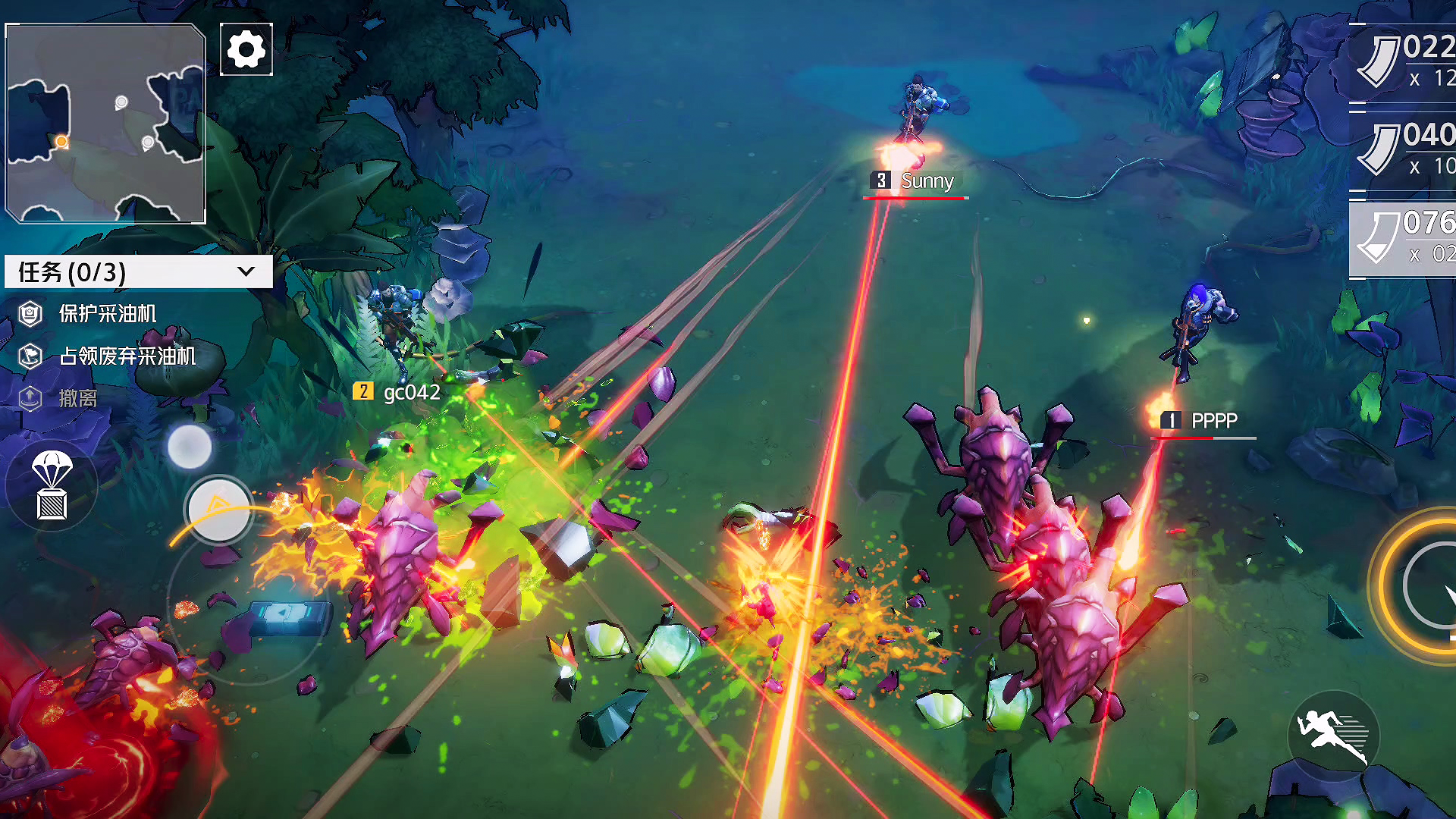
Task: Select the 保护采油机 objective
Action: pos(107,314)
